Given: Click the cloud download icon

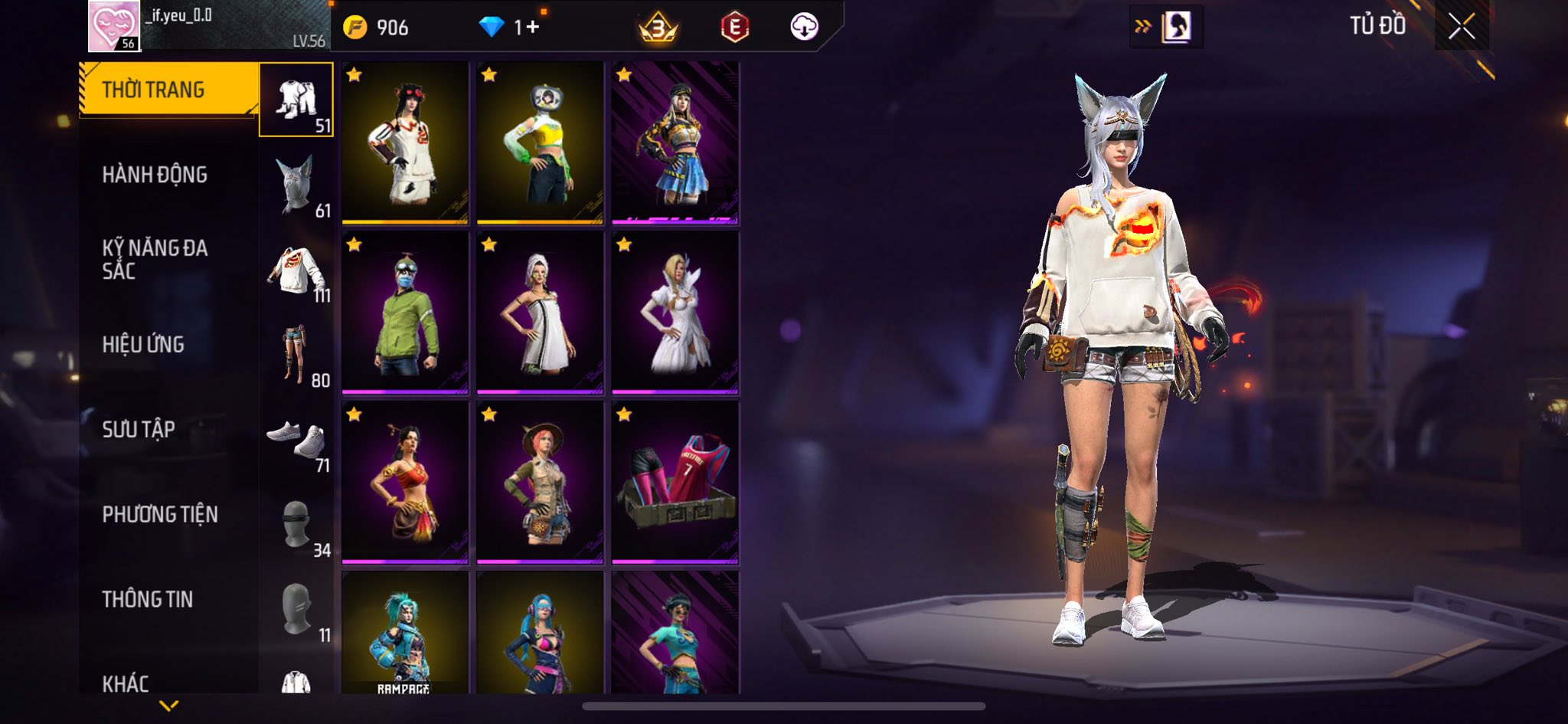Looking at the screenshot, I should pyautogui.click(x=804, y=27).
